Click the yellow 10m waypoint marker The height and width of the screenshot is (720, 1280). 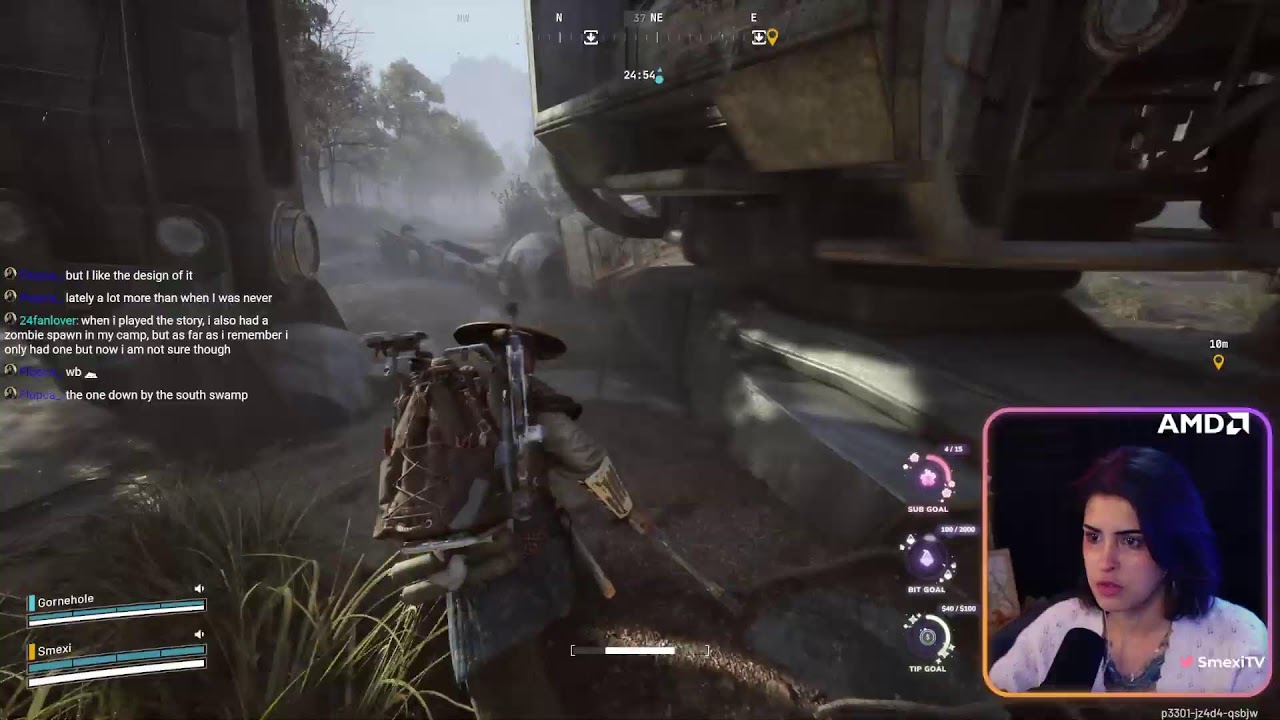(x=1218, y=362)
